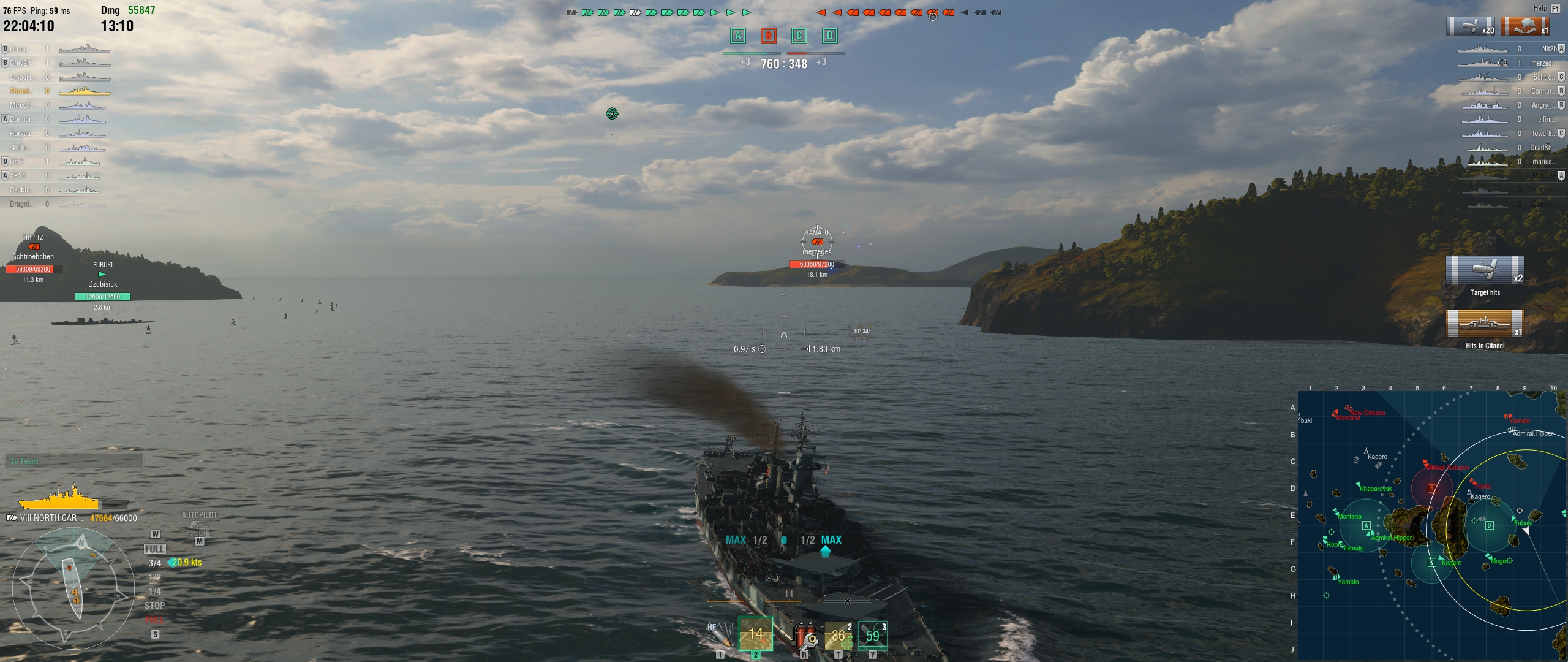Use the Repair Party heal consumable

[839, 636]
